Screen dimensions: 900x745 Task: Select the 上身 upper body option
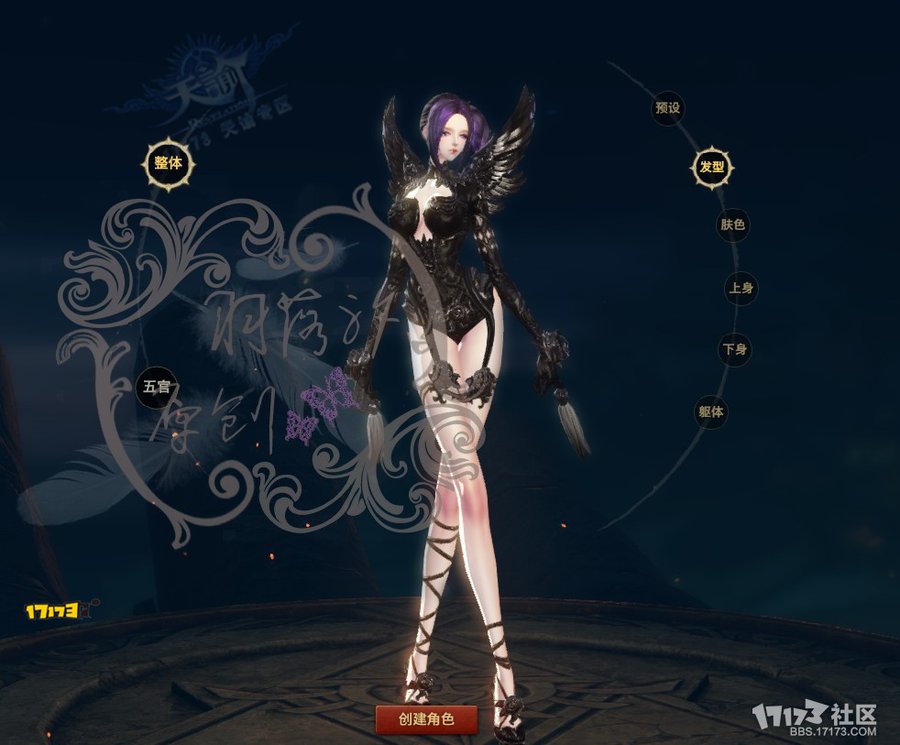pyautogui.click(x=740, y=289)
